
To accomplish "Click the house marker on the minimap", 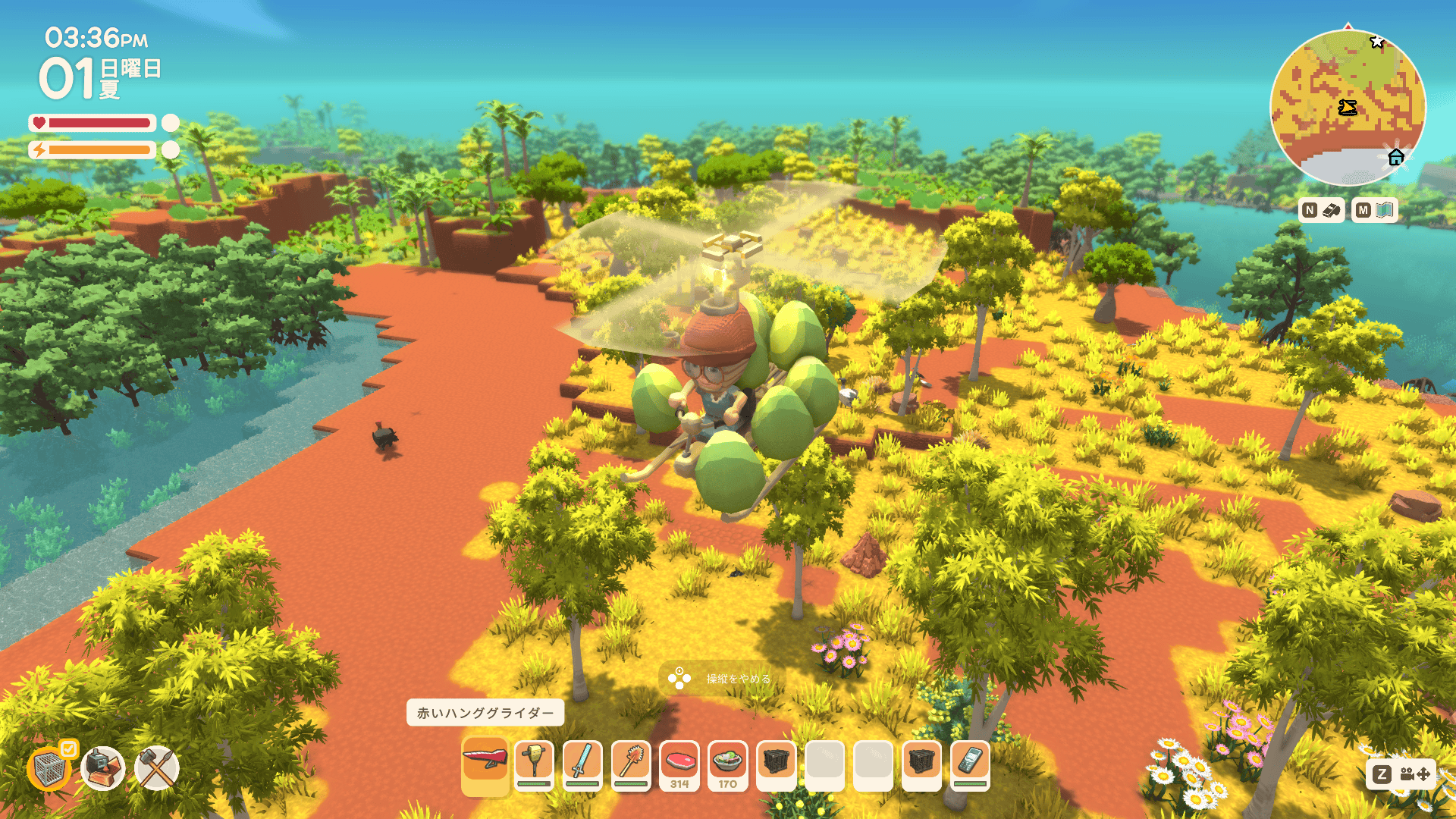I will [x=1396, y=157].
